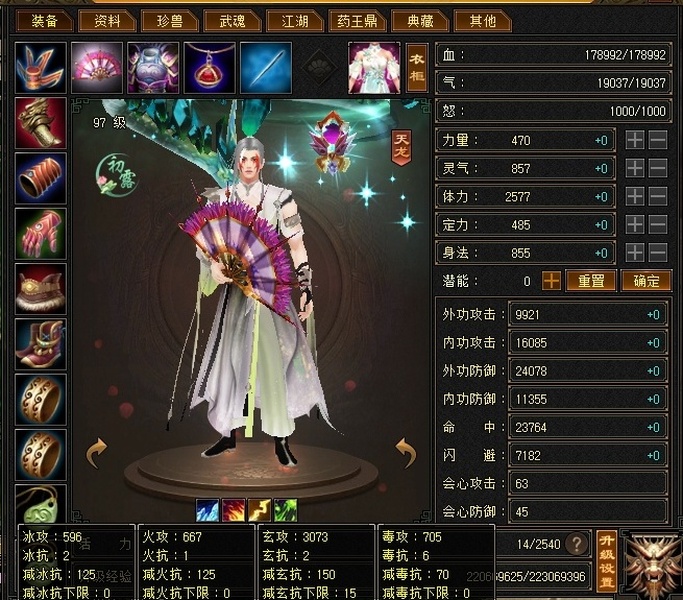Viewport: 683px width, 600px height.
Task: Decrease 身法 with the minus button
Action: click(657, 253)
